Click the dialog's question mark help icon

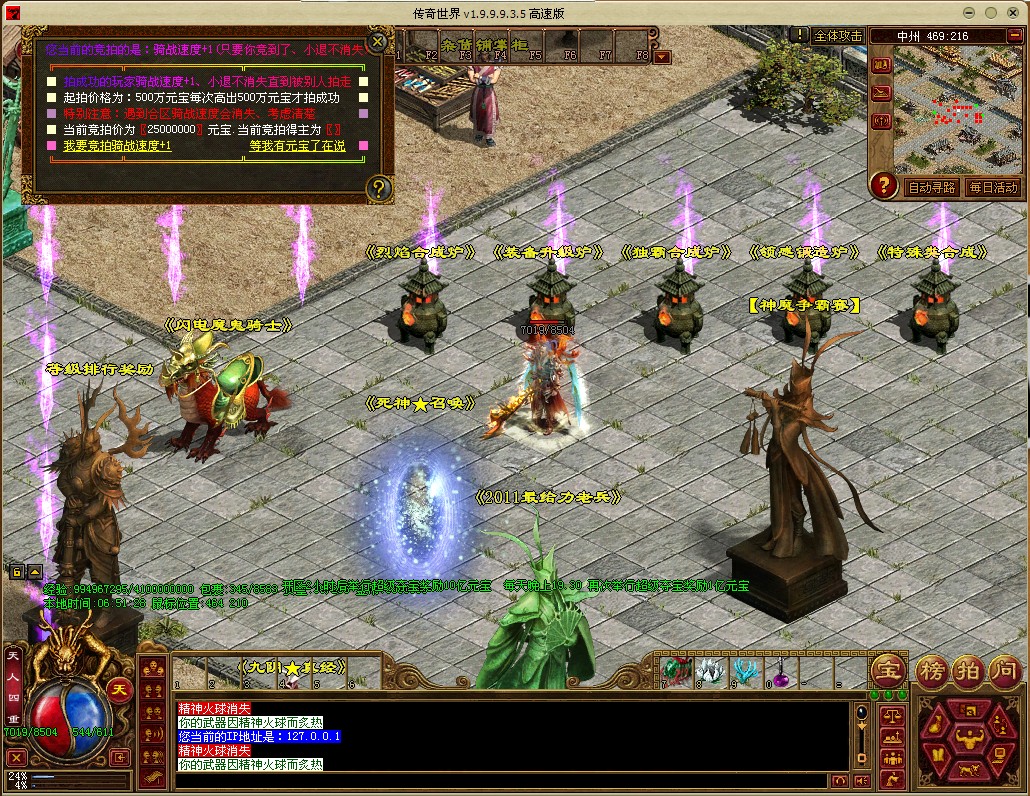(378, 187)
